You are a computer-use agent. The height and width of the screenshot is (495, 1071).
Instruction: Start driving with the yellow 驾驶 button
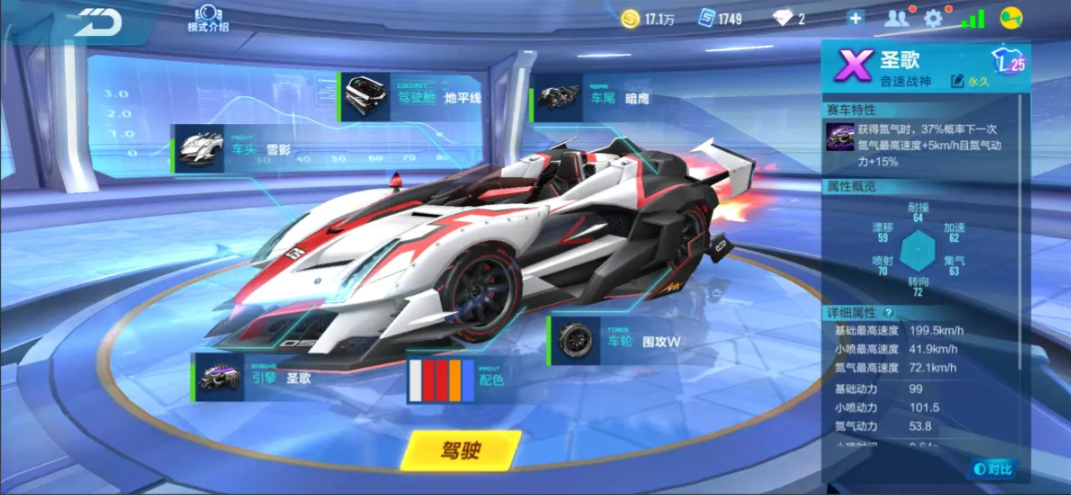pyautogui.click(x=460, y=450)
